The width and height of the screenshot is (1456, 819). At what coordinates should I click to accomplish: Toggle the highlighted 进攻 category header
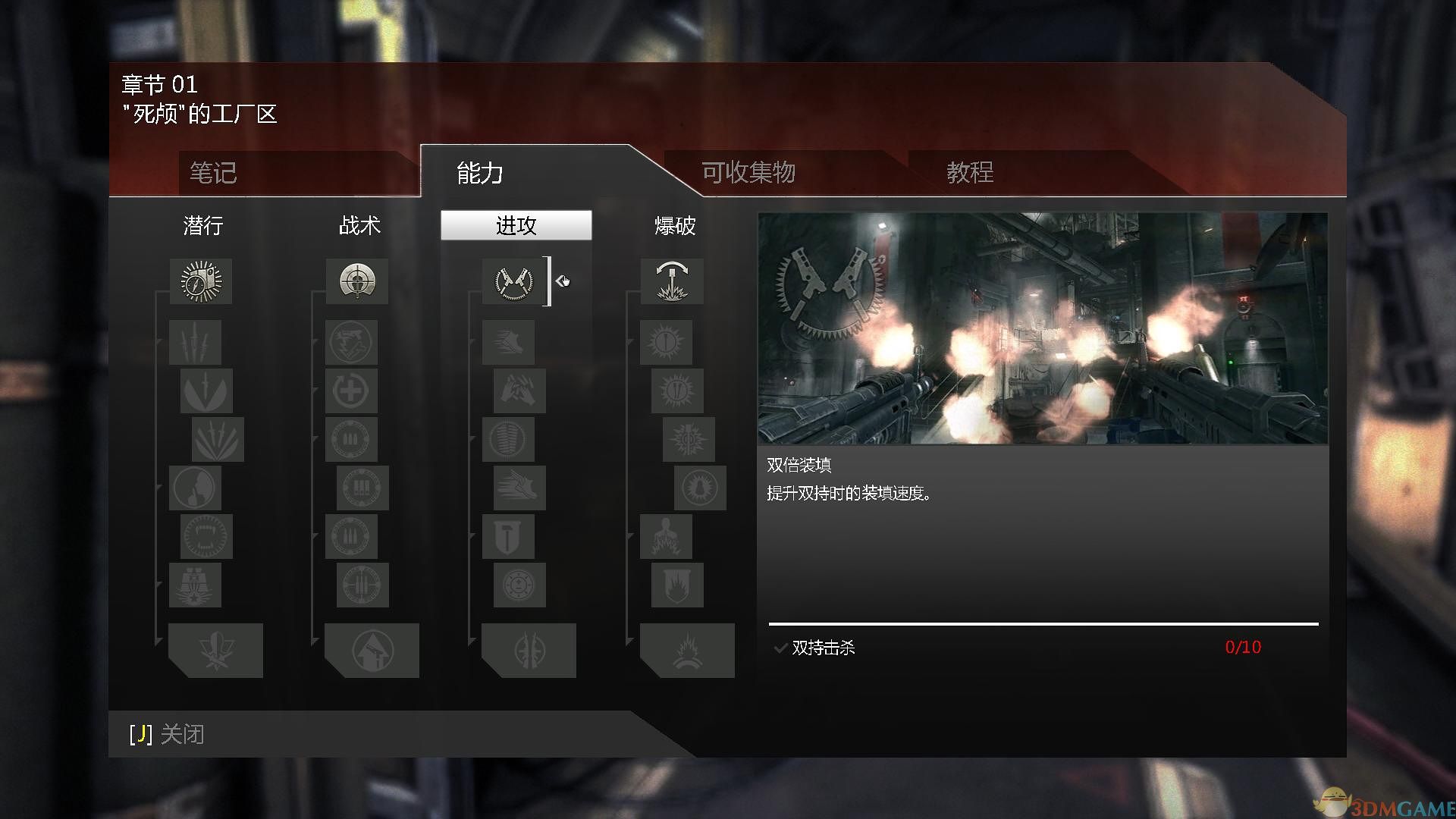coord(516,225)
